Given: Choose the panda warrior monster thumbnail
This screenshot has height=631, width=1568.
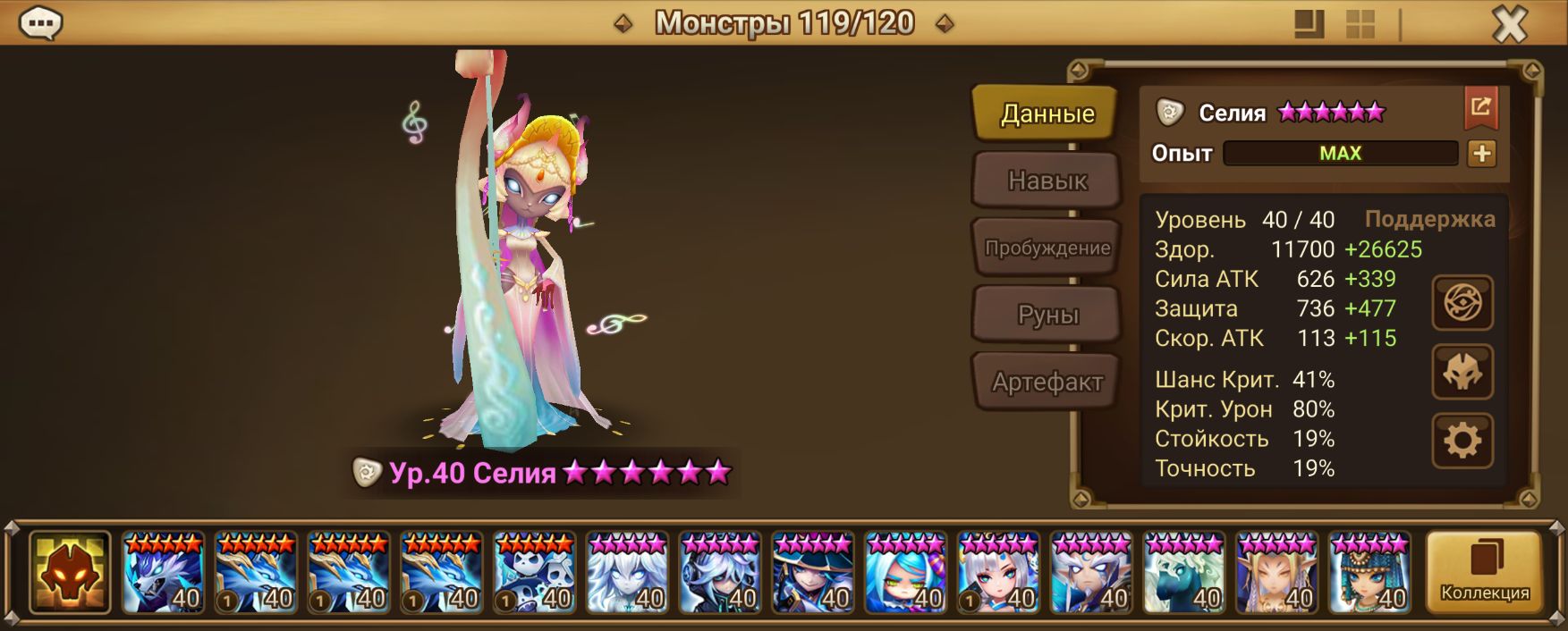Looking at the screenshot, I should (x=534, y=572).
